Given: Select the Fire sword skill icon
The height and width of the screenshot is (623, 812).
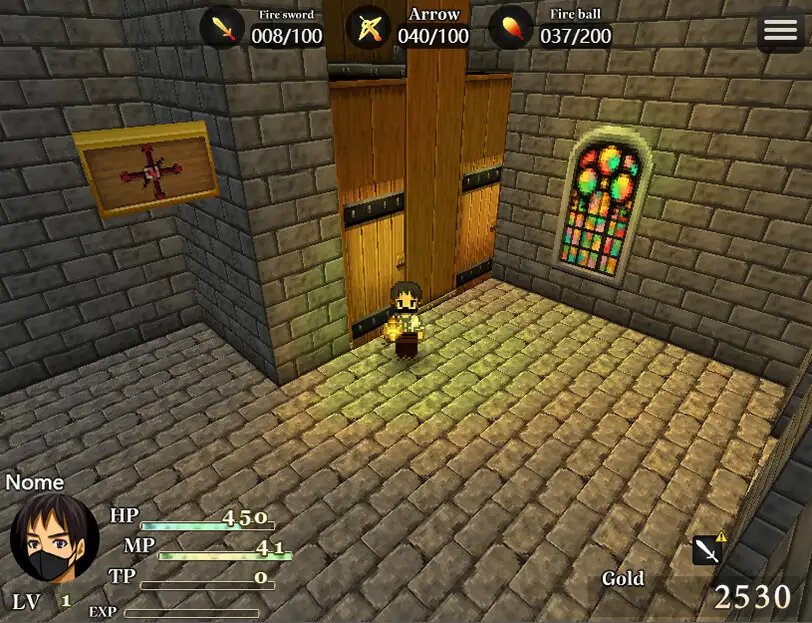Looking at the screenshot, I should coord(222,28).
